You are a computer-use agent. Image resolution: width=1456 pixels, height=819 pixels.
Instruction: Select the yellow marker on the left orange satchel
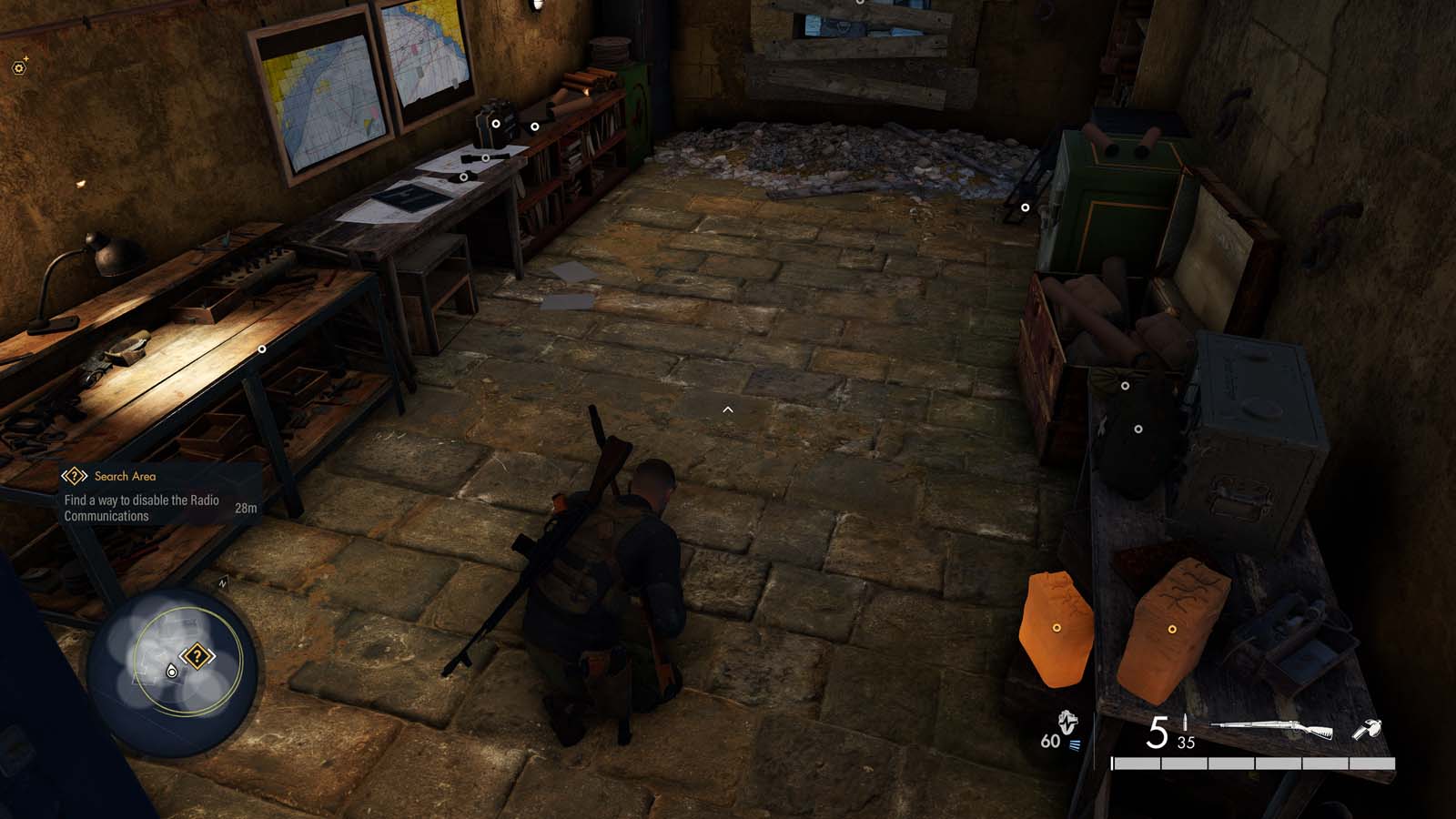pyautogui.click(x=1058, y=626)
